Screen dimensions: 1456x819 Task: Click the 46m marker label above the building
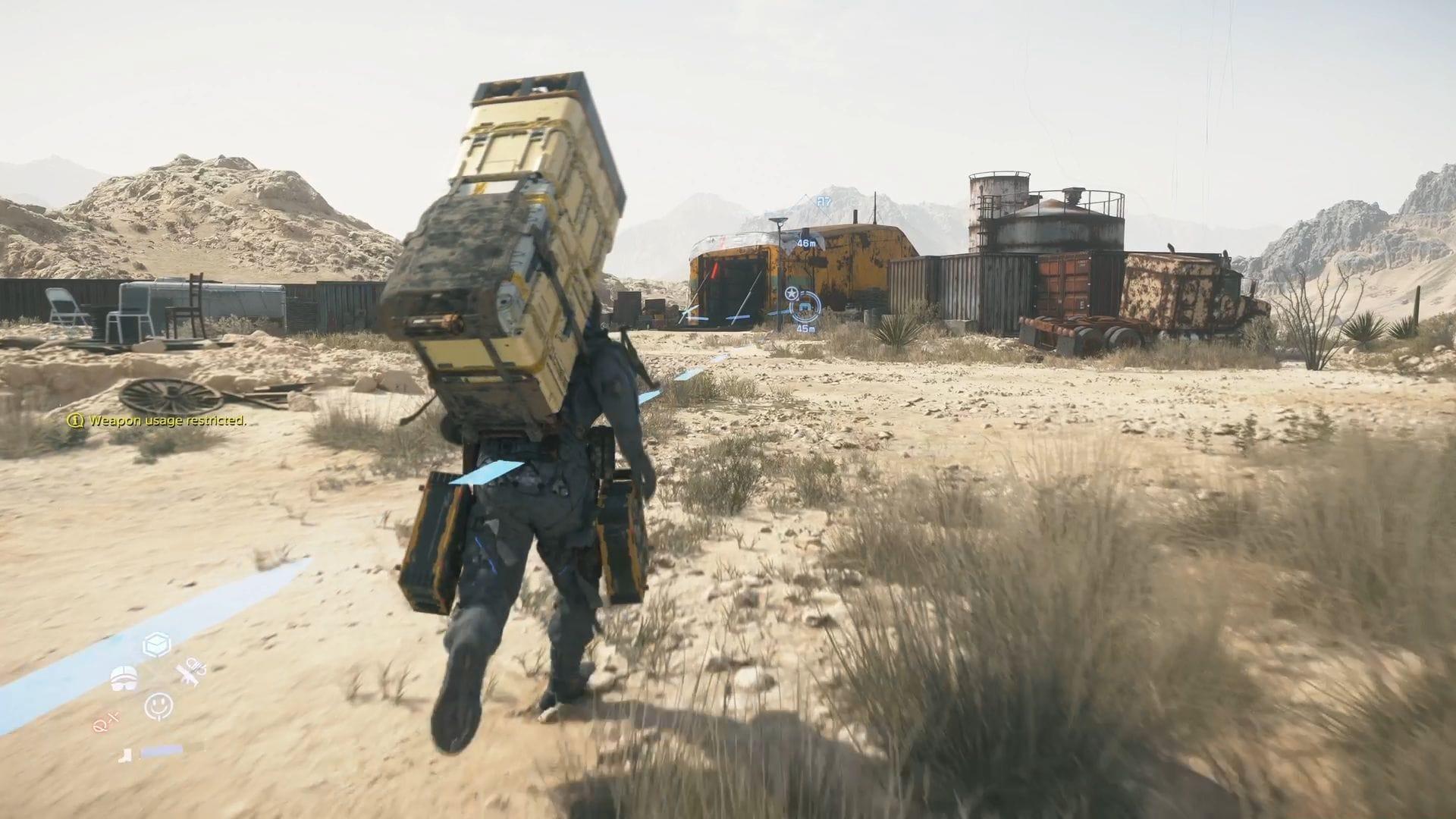[x=806, y=243]
